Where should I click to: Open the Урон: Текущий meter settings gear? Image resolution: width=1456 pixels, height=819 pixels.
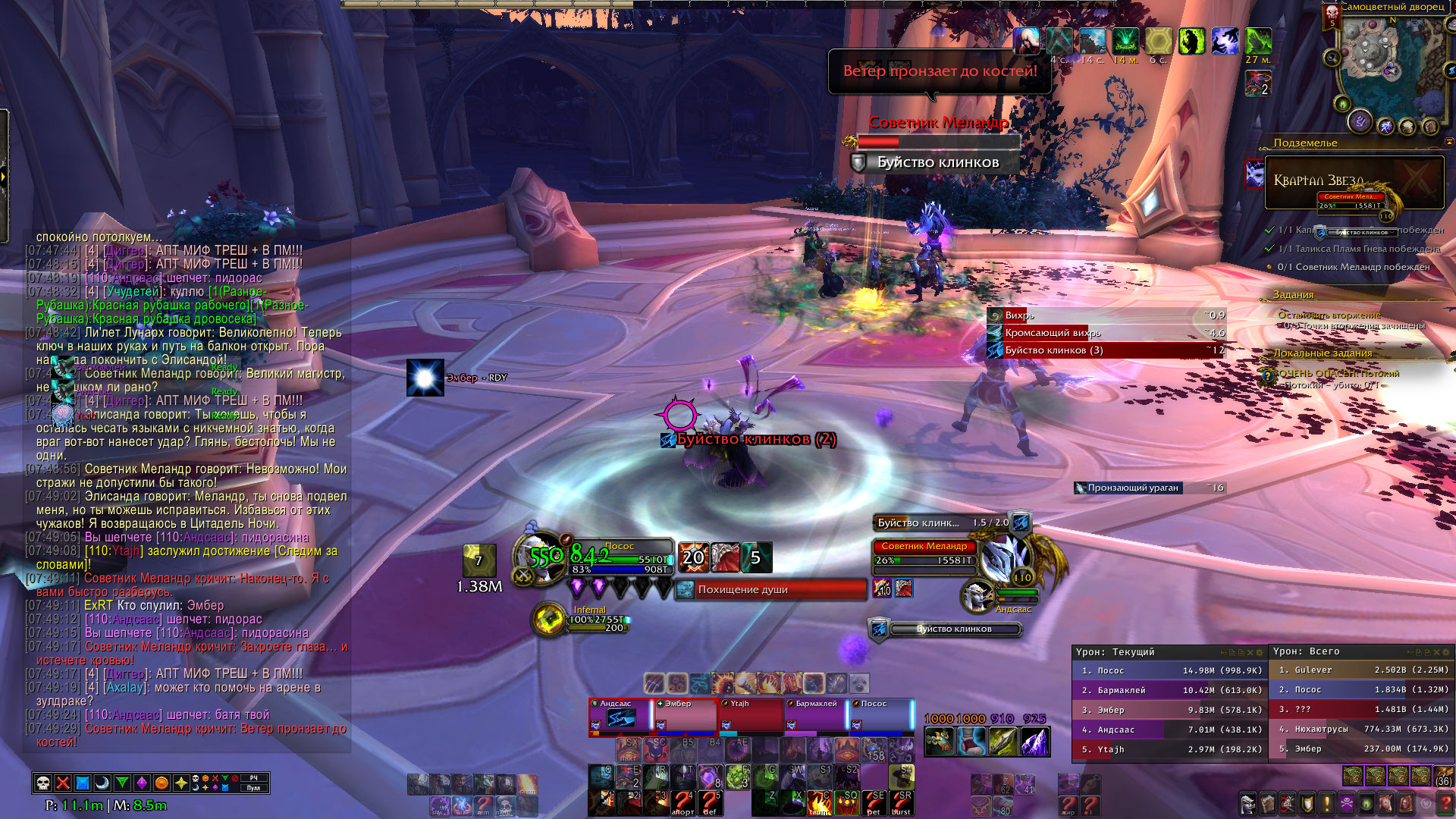[x=1260, y=652]
